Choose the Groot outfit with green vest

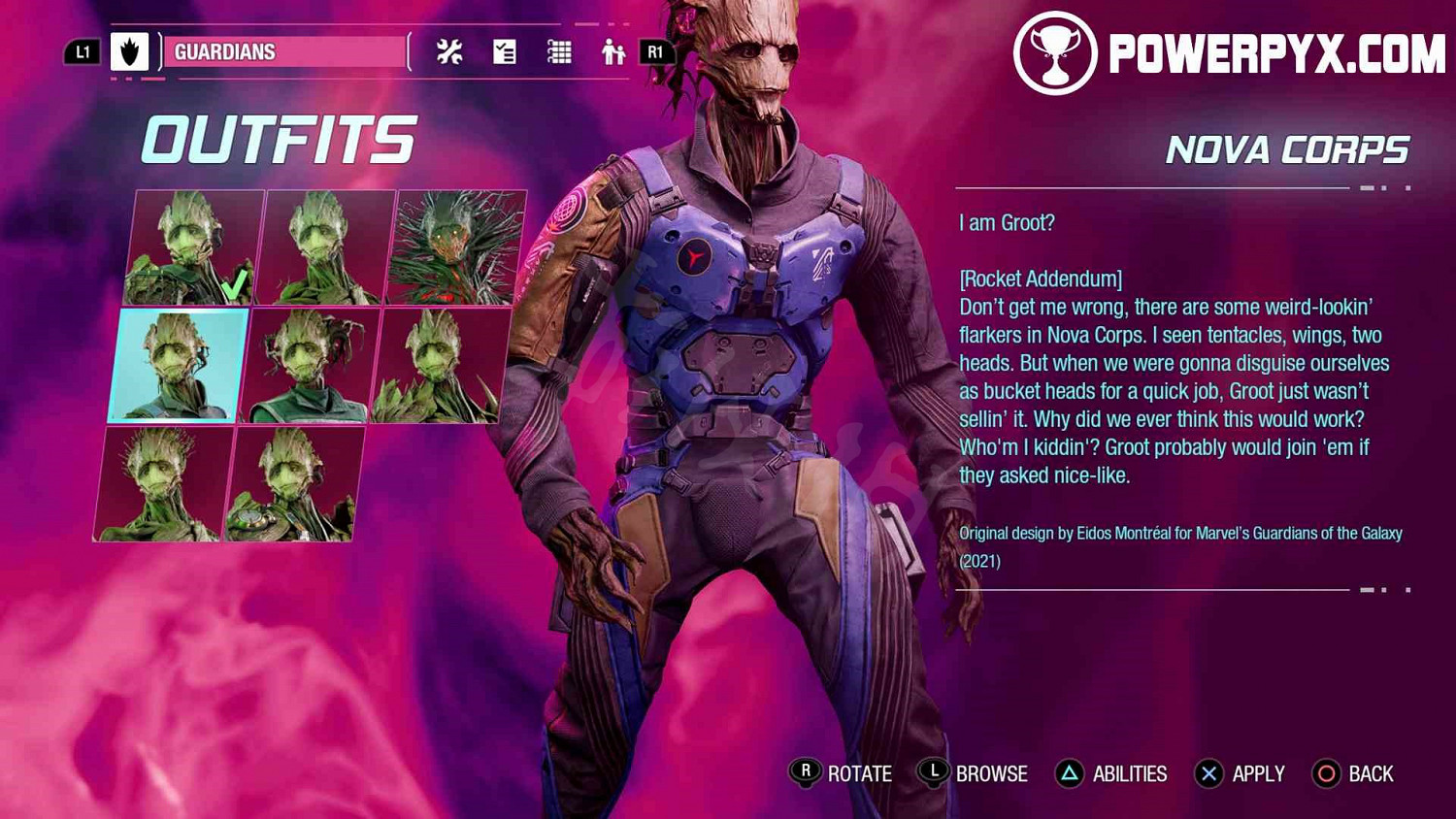309,367
